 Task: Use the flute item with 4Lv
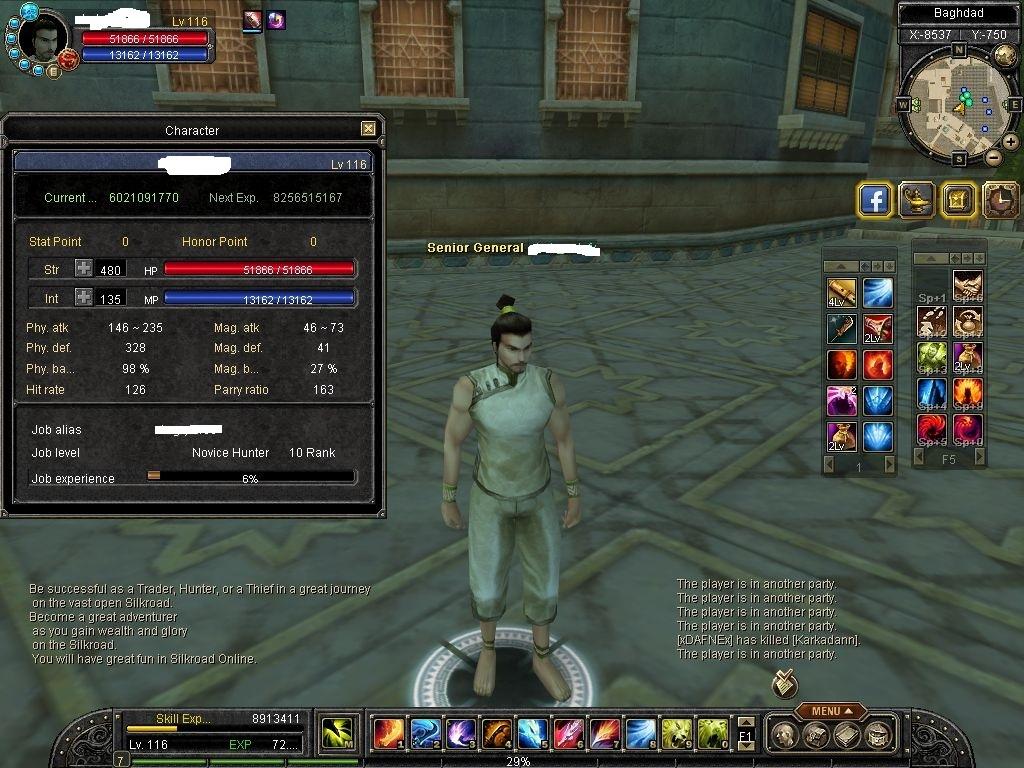coord(841,293)
